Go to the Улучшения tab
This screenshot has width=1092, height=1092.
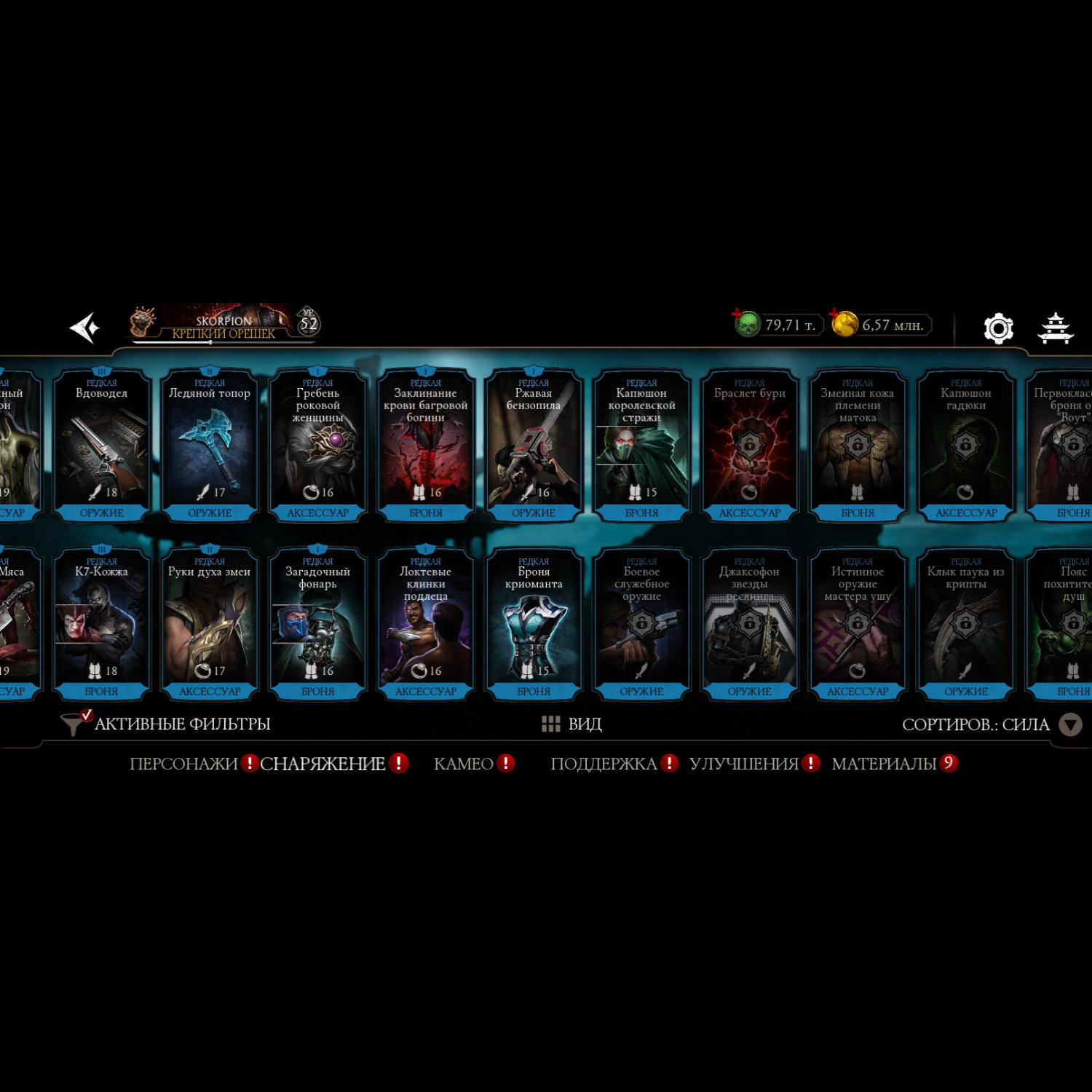pyautogui.click(x=743, y=764)
